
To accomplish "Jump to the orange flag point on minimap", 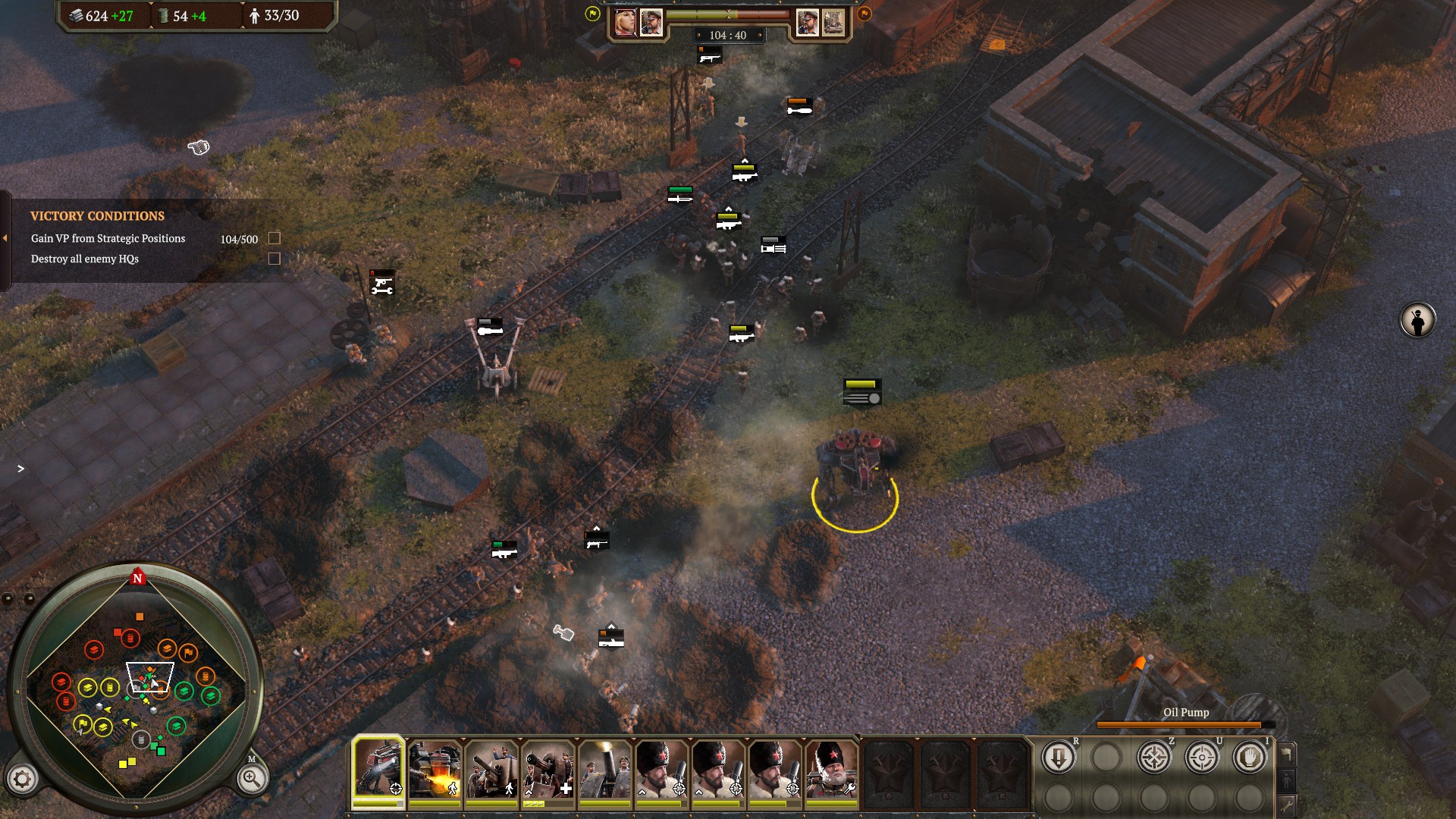I will (x=188, y=652).
